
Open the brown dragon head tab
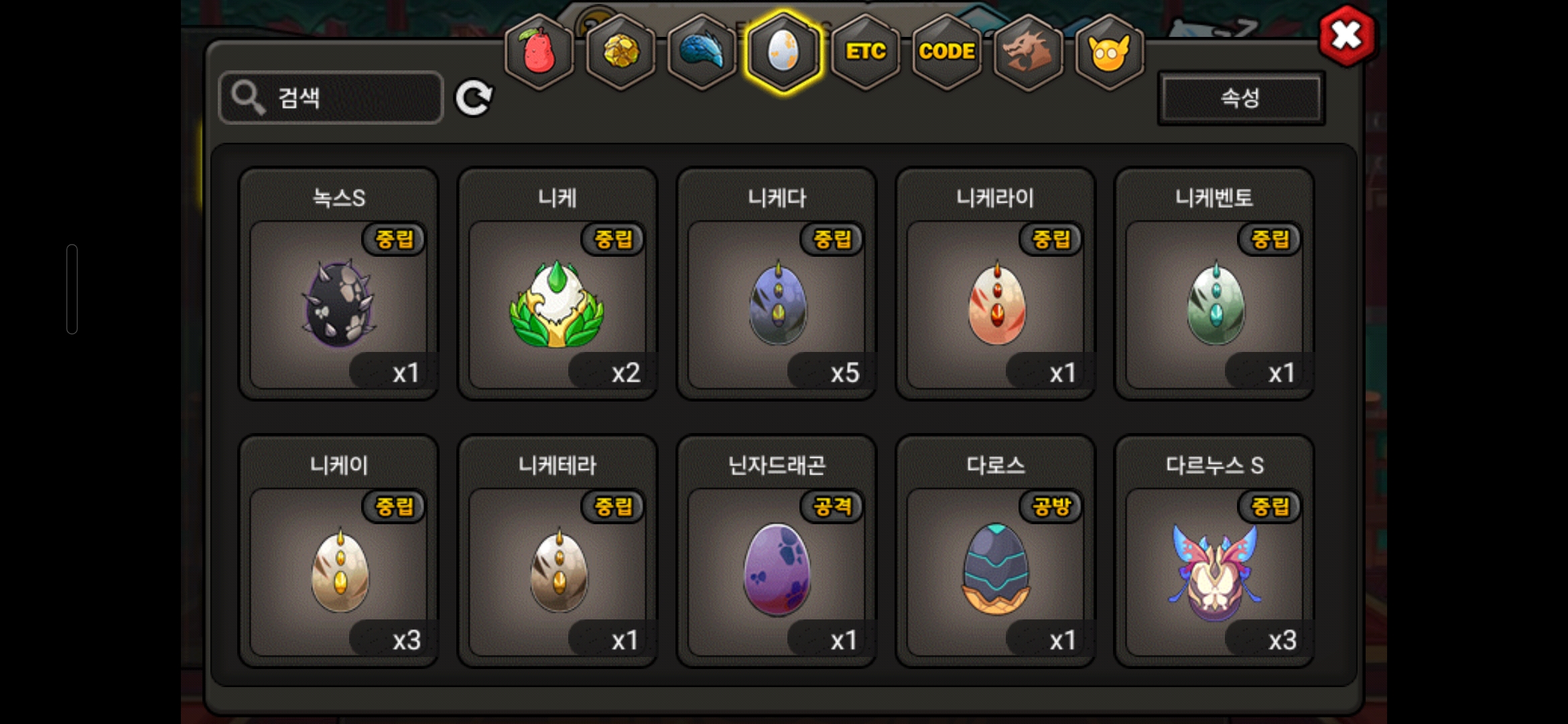(1028, 52)
